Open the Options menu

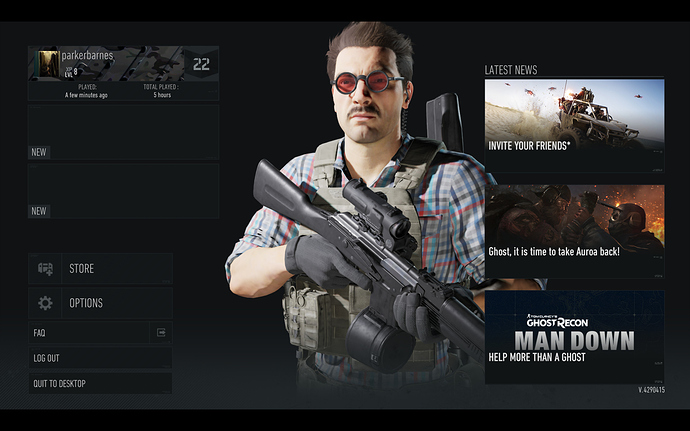100,303
